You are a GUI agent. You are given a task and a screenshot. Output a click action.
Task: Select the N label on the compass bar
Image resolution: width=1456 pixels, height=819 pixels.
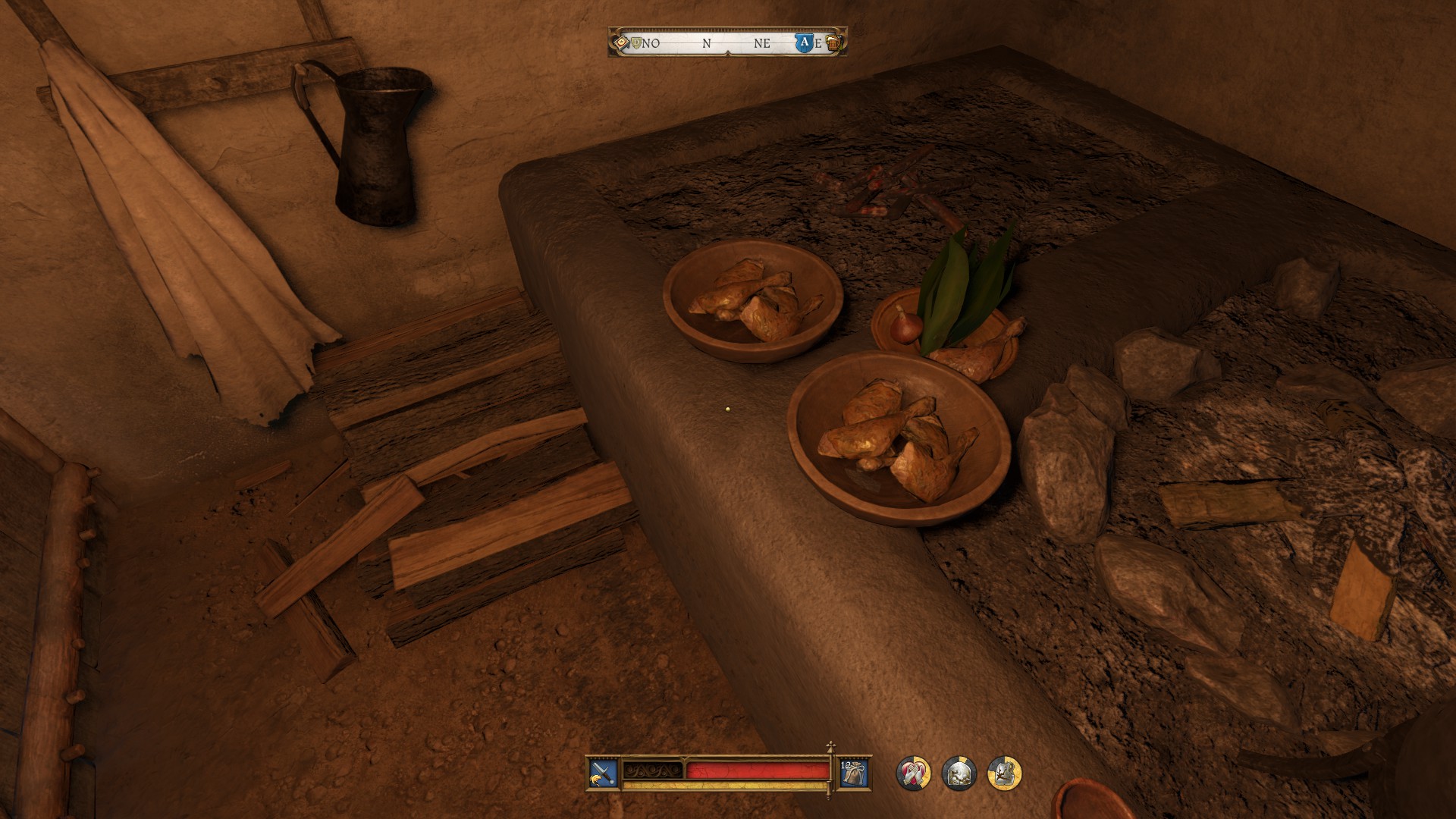[706, 42]
